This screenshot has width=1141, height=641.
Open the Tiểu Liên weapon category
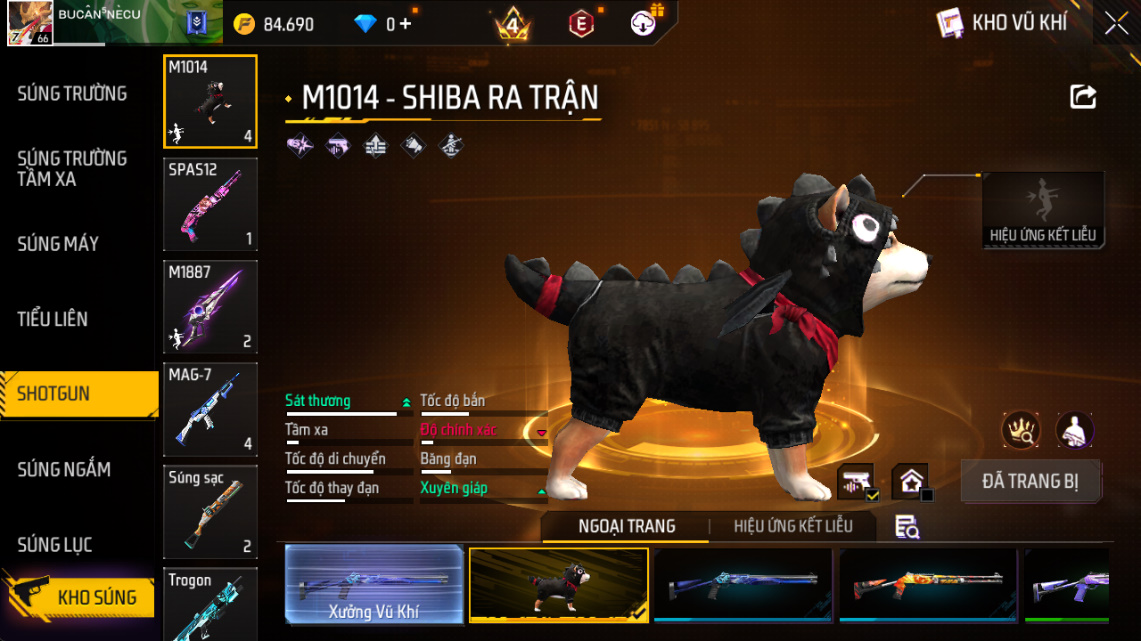(x=52, y=319)
